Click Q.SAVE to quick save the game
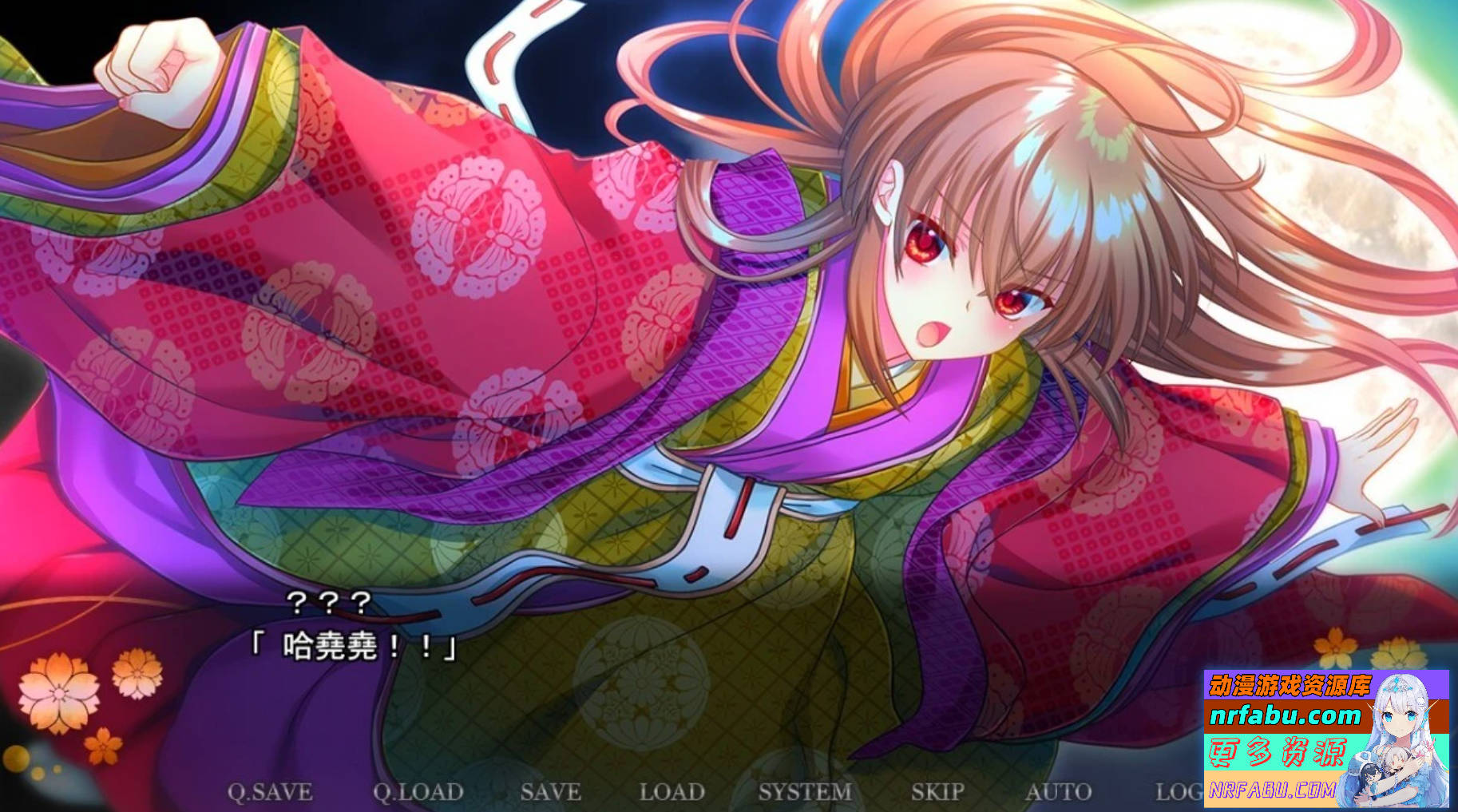Image resolution: width=1458 pixels, height=812 pixels. 271,792
